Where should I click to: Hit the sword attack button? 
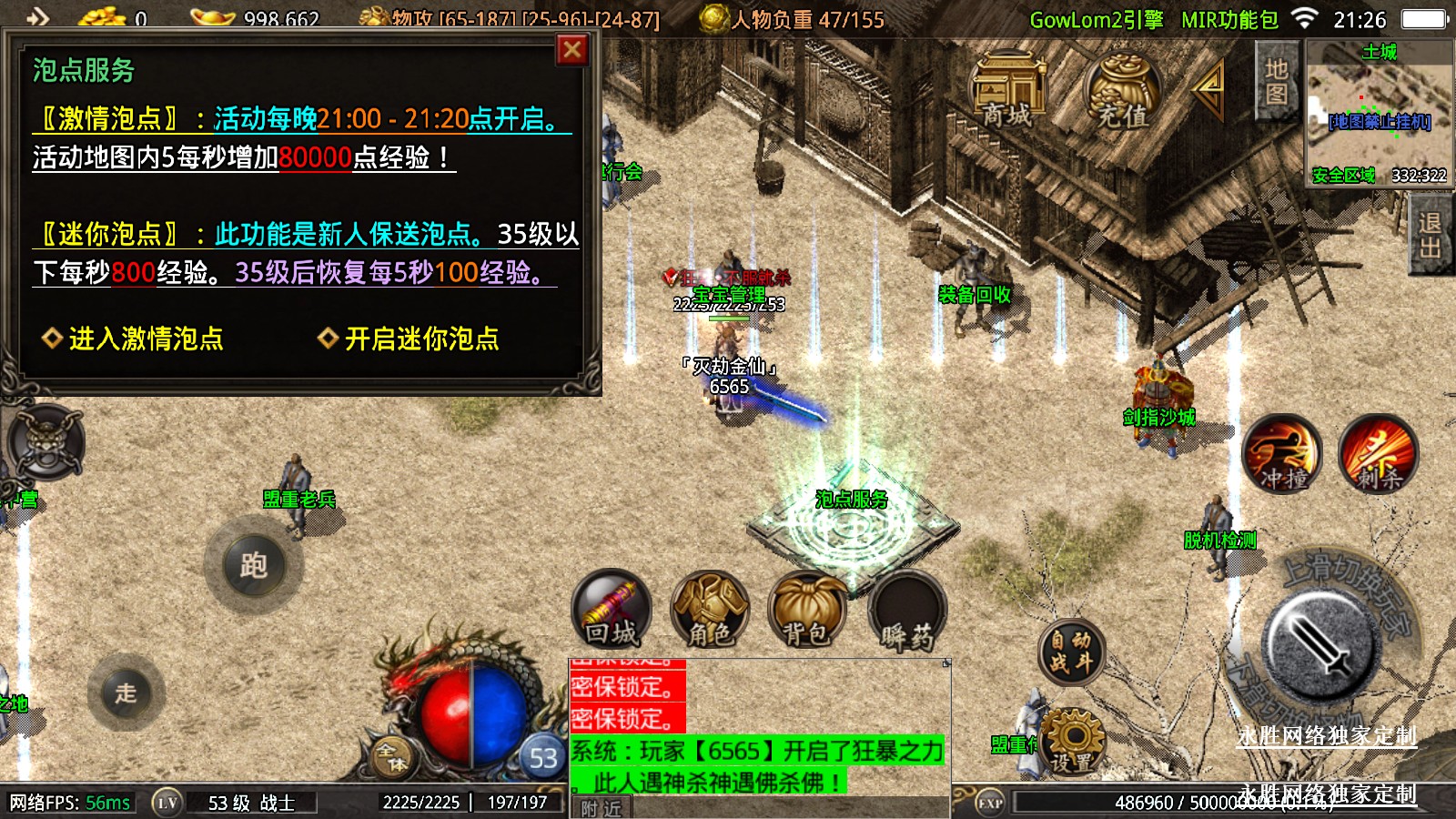pos(1319,646)
